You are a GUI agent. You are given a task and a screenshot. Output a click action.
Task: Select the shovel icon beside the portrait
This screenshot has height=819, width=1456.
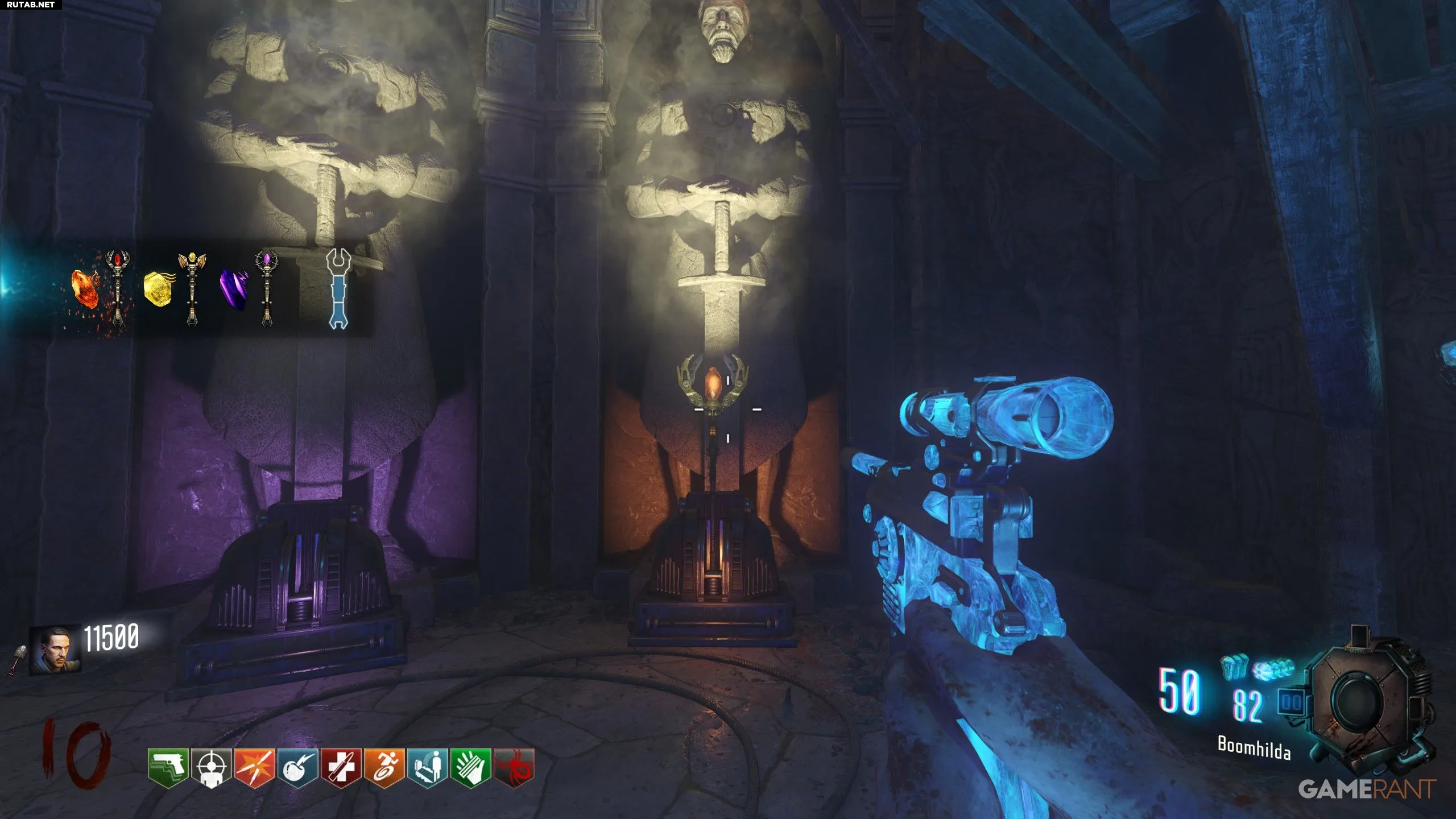[x=15, y=660]
